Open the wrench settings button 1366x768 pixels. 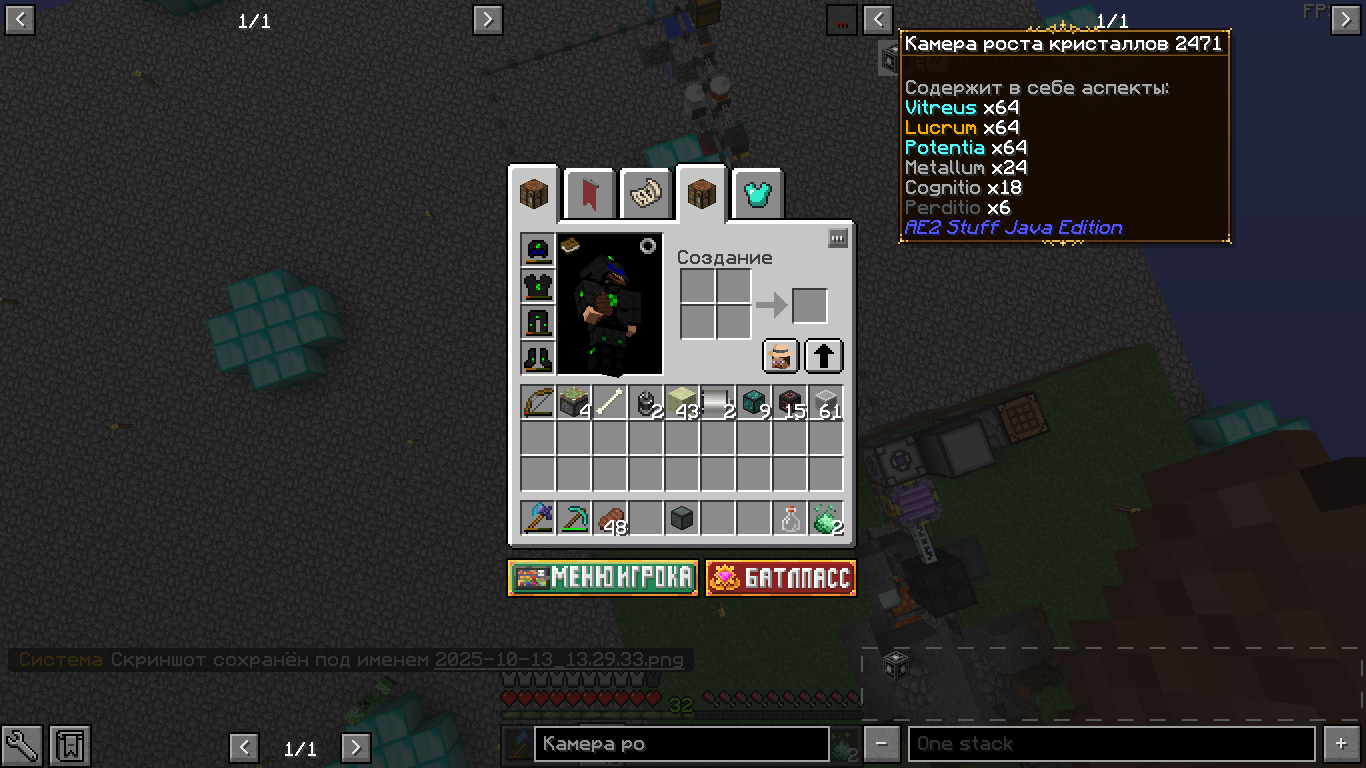21,745
